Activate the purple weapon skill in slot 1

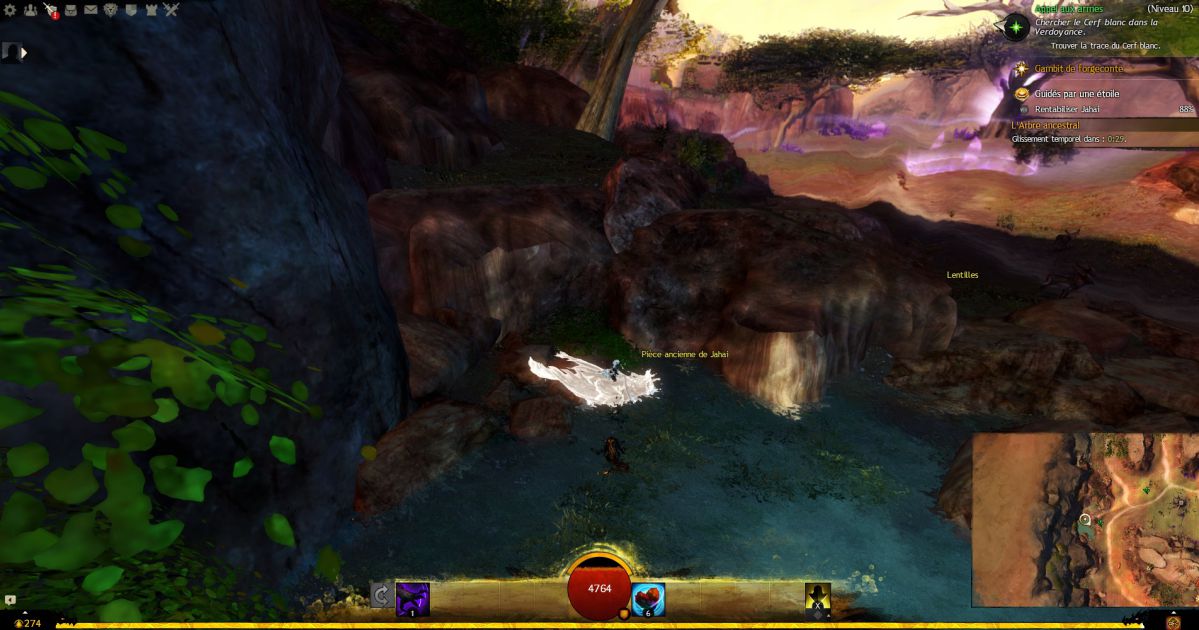pyautogui.click(x=412, y=598)
